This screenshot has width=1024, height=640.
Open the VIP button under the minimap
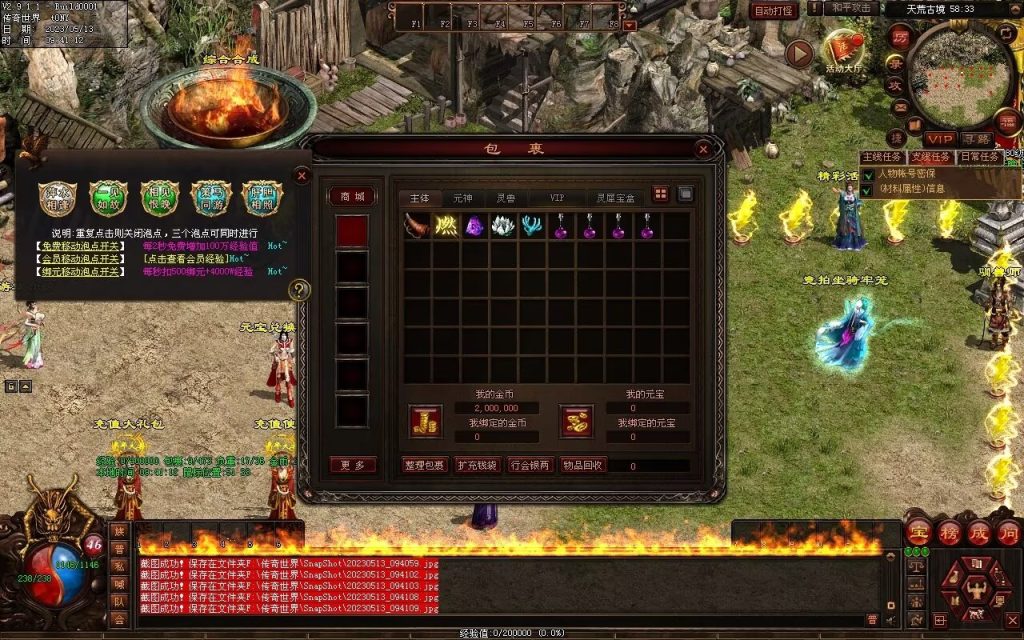[x=939, y=138]
